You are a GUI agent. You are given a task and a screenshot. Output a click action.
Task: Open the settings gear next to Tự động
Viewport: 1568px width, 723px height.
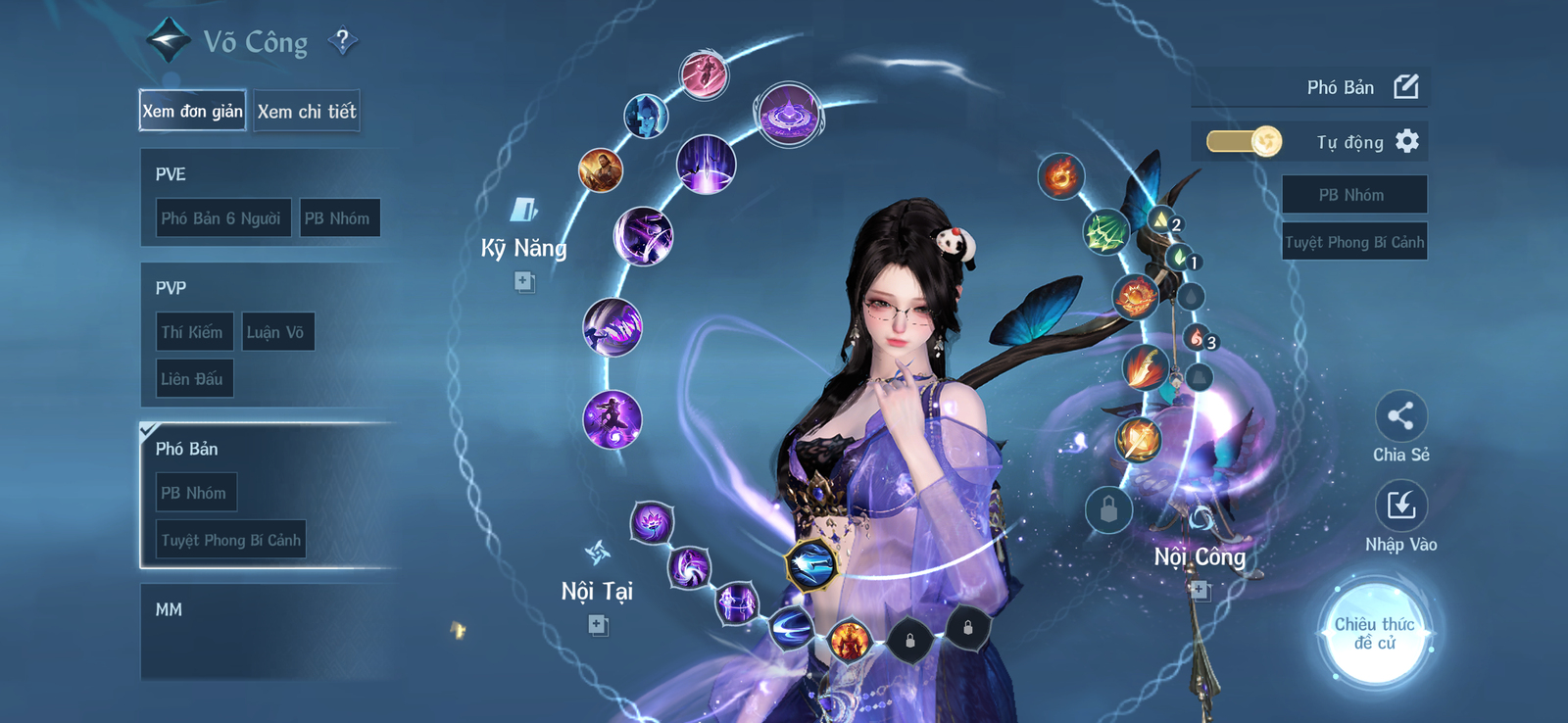(x=1409, y=141)
